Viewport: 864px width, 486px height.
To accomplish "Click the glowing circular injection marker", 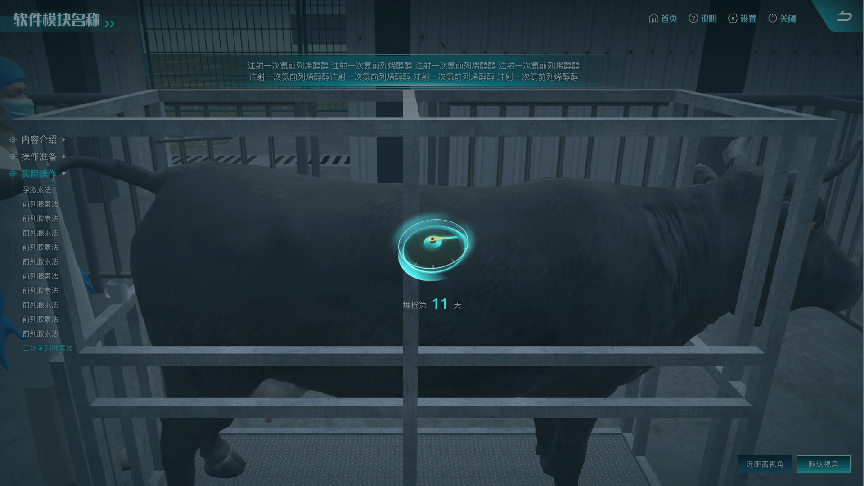I will pos(433,243).
